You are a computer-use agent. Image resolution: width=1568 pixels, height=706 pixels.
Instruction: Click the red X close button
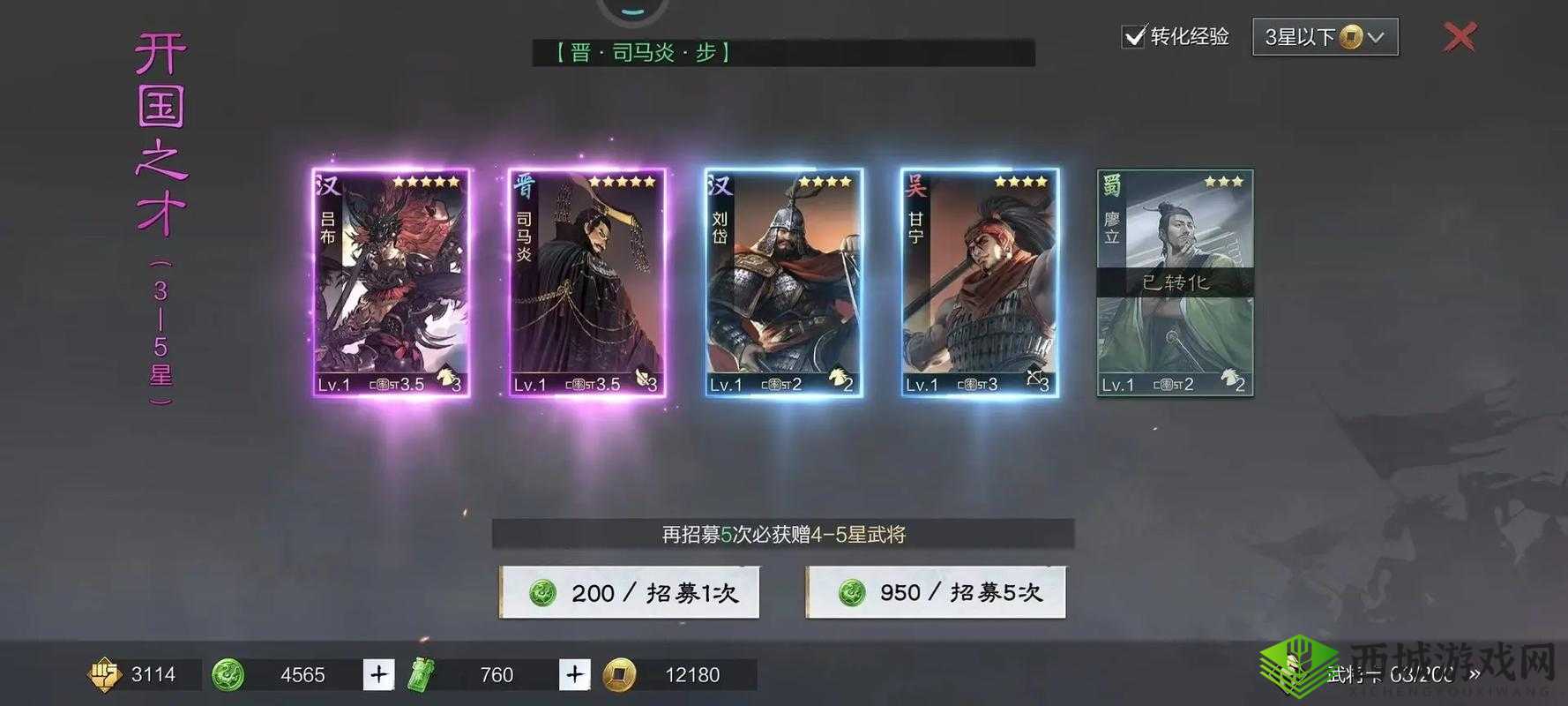[x=1460, y=37]
